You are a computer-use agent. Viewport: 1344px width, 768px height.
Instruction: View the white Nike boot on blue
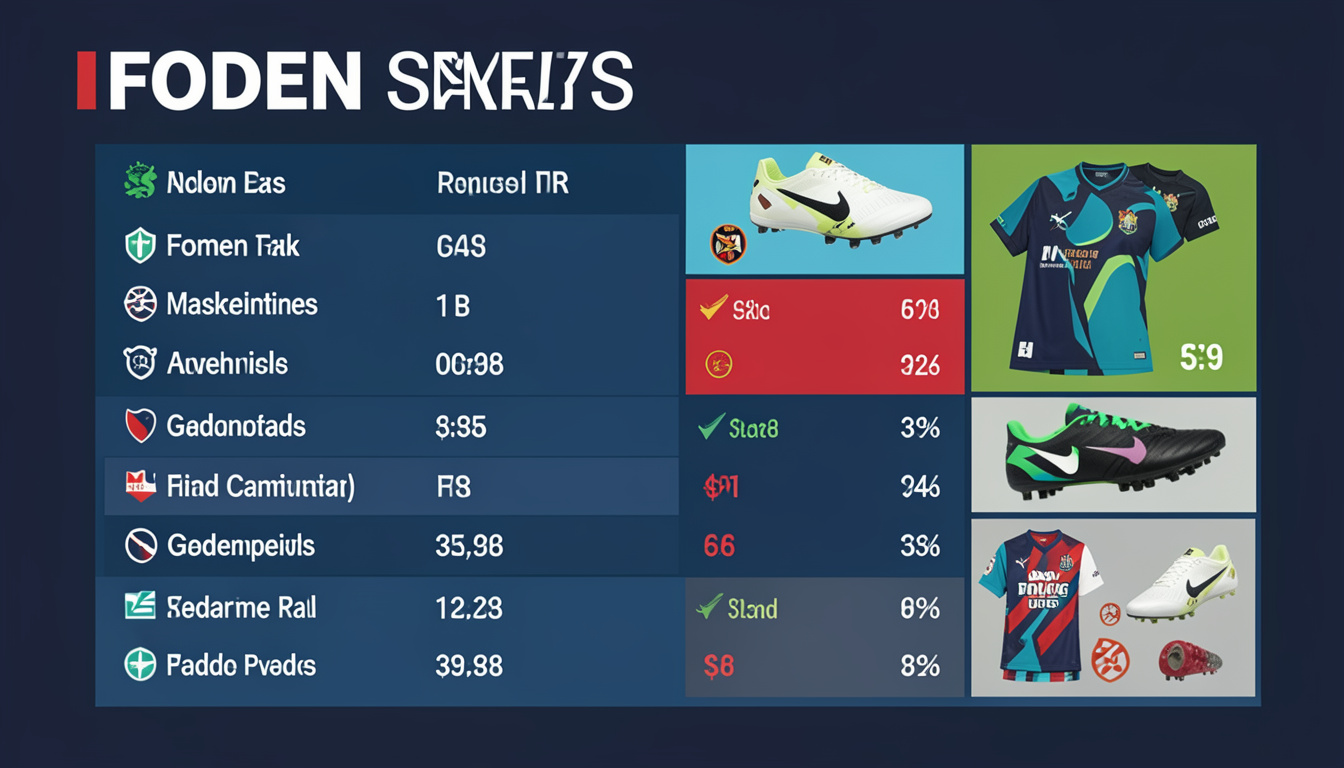824,208
